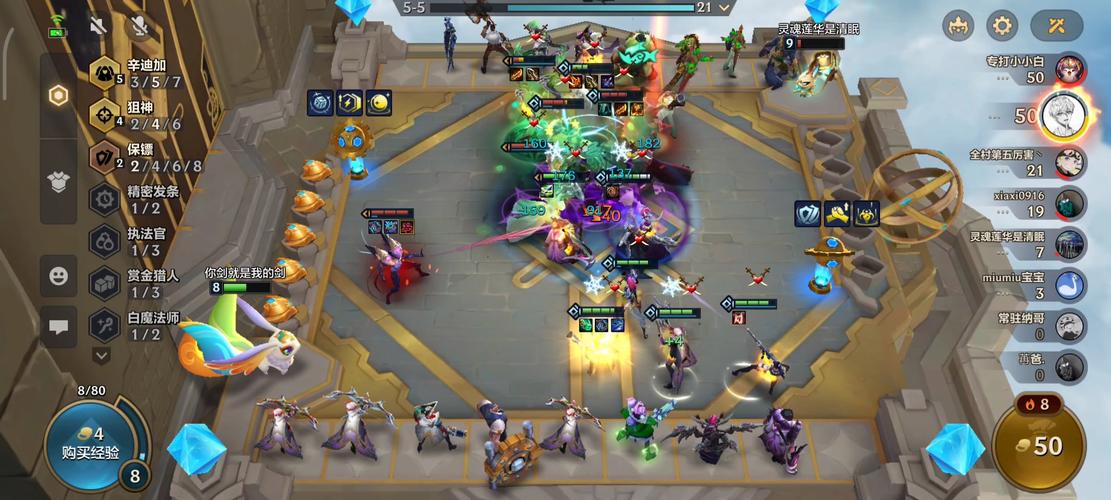Toggle the muted microphone icon
The width and height of the screenshot is (1111, 500).
click(x=139, y=25)
